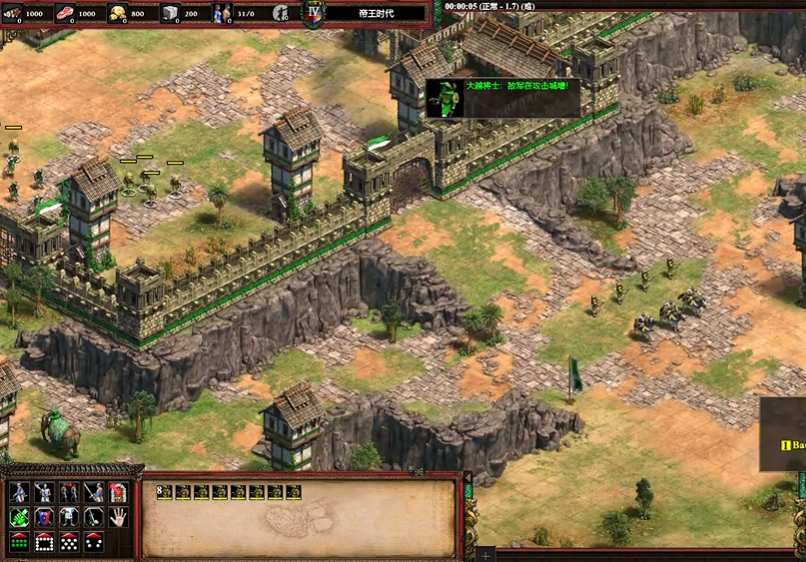Select the patrol command icon

tap(19, 492)
